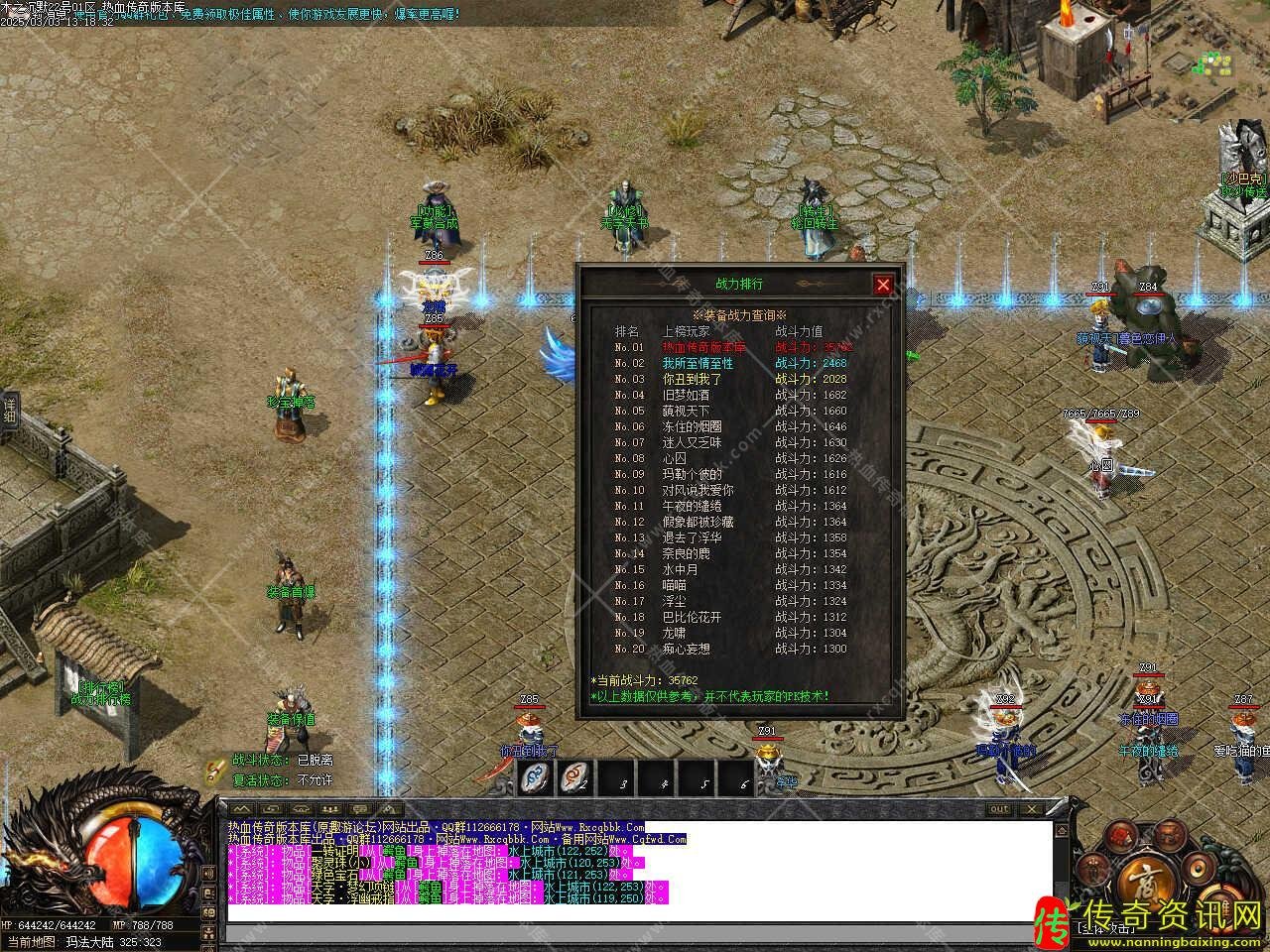Select ranked player 我所至情至性
Screen dimensions: 1270x952
(x=698, y=364)
